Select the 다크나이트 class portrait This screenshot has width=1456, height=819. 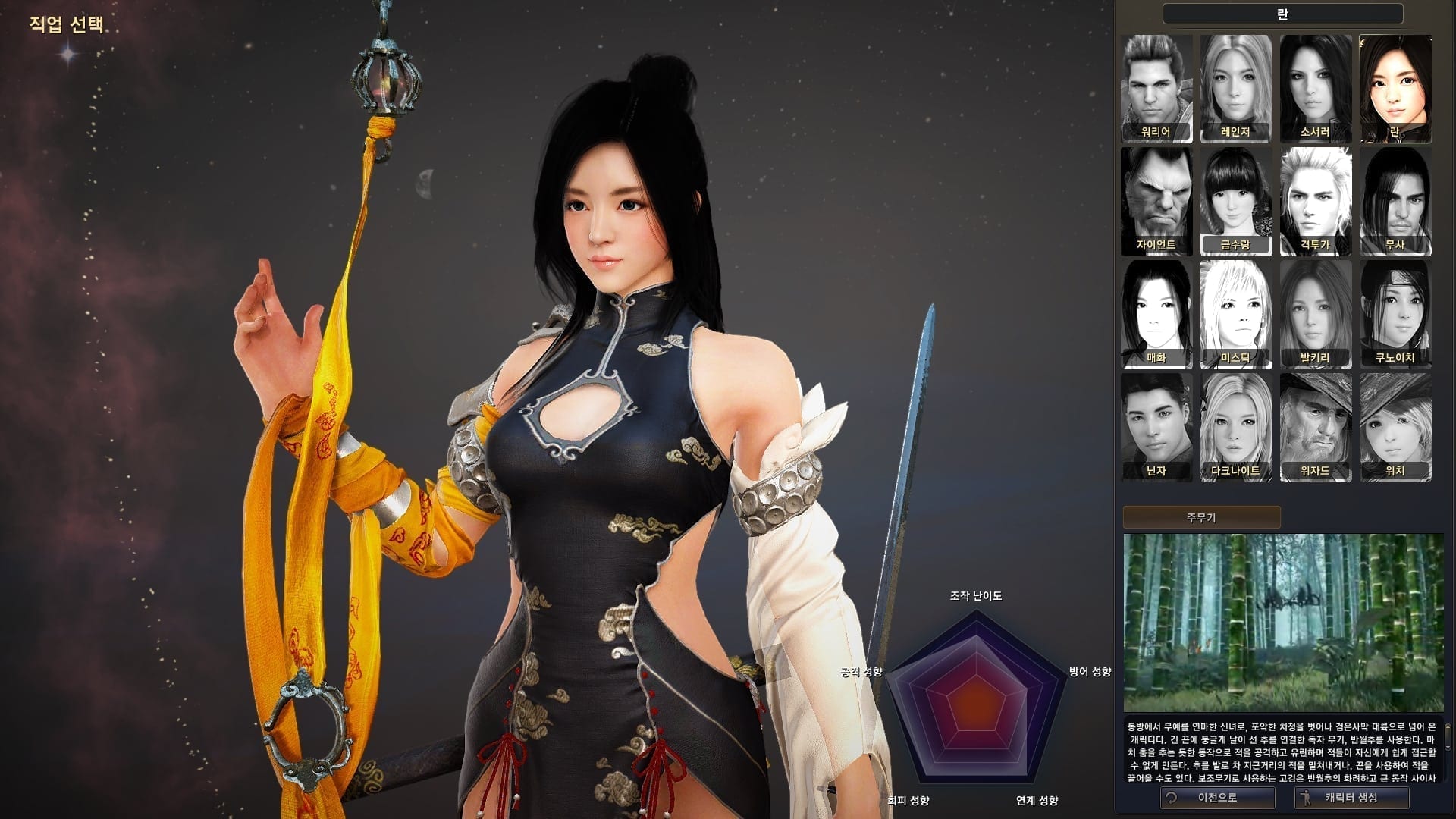coord(1236,427)
